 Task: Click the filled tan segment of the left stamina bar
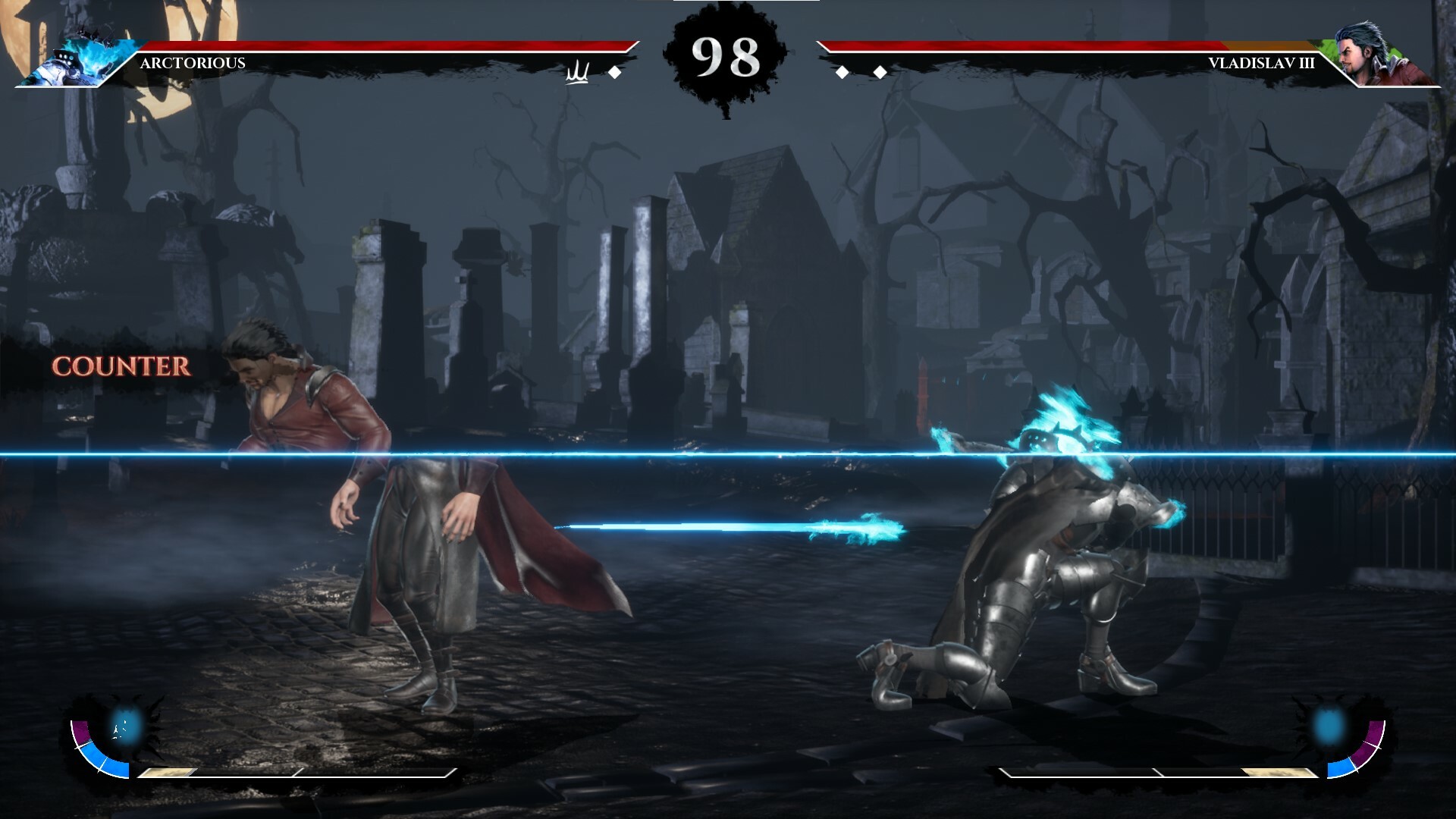167,771
